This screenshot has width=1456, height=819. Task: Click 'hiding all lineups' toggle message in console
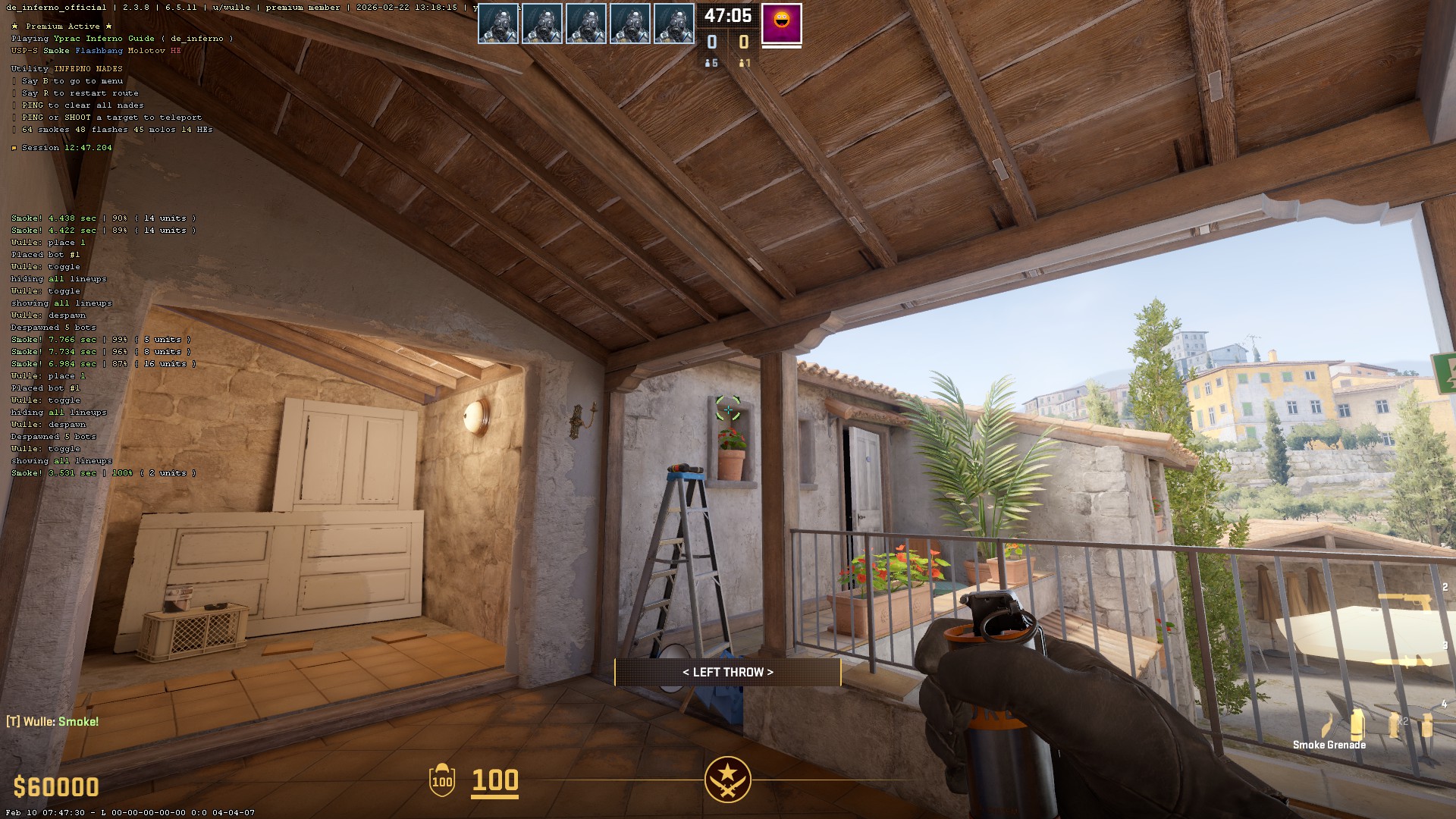click(58, 278)
